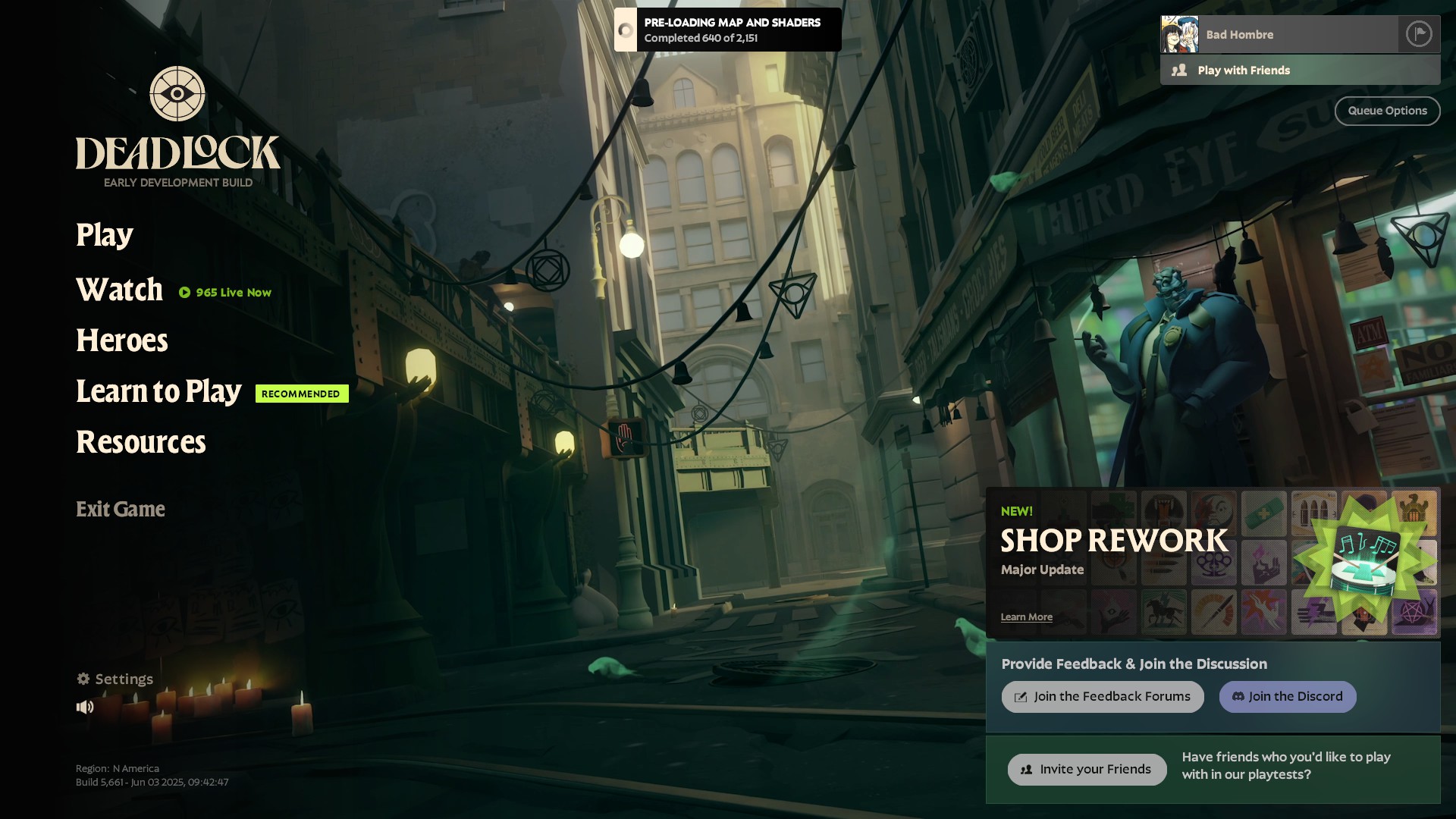The height and width of the screenshot is (819, 1456).
Task: Open the Watch section
Action: click(120, 290)
